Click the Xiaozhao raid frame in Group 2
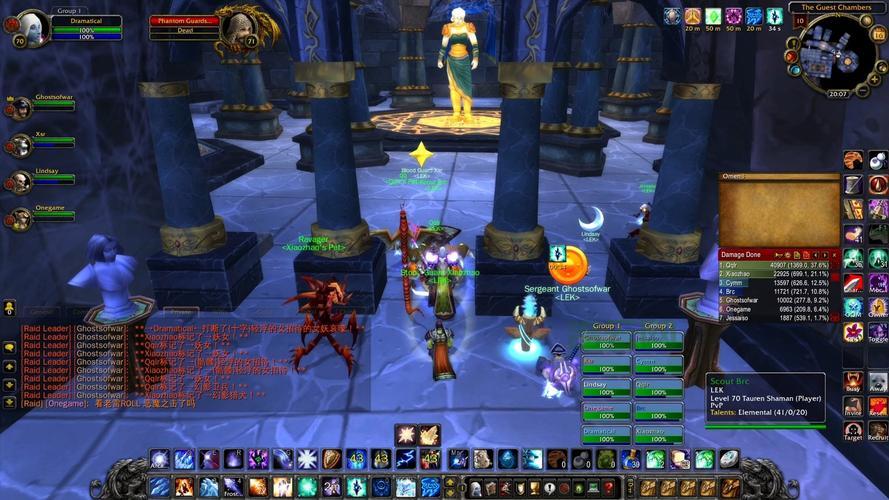Image resolution: width=889 pixels, height=500 pixels. point(658,434)
